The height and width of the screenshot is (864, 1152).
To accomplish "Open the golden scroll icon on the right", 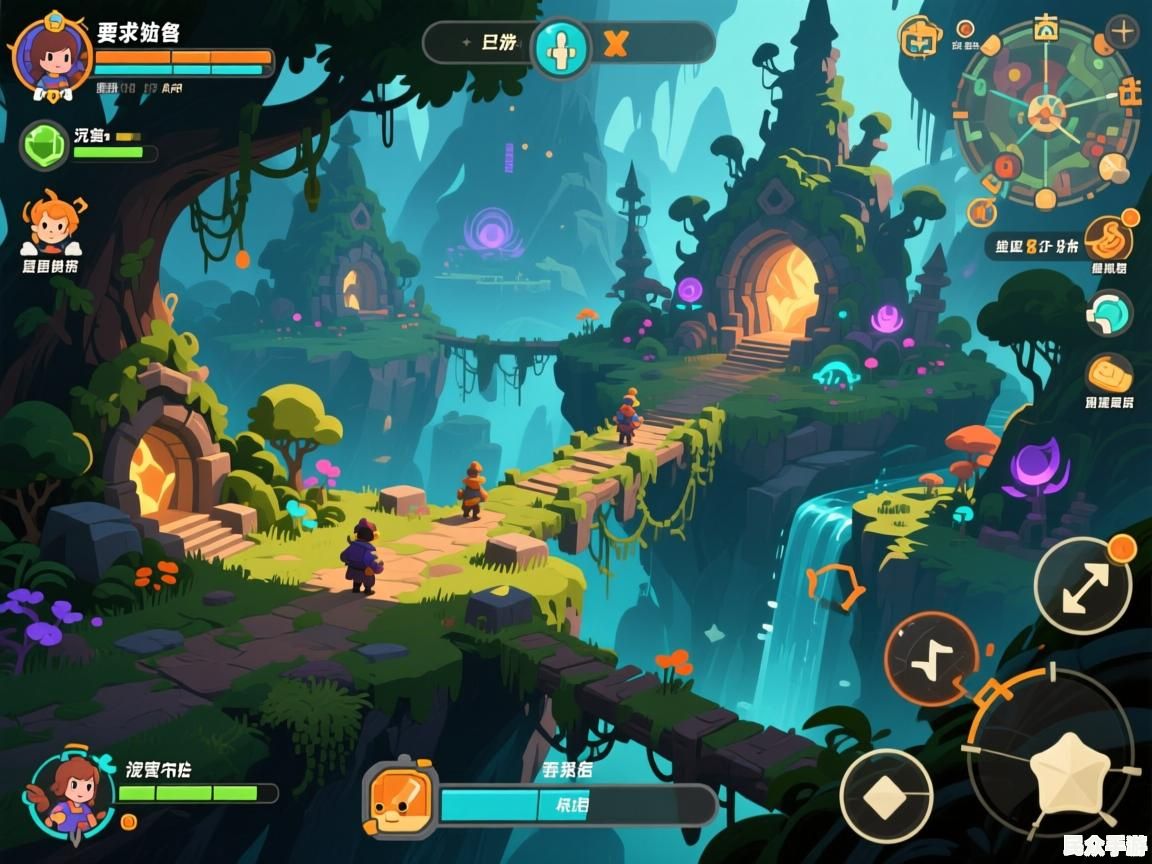I will click(x=1109, y=374).
